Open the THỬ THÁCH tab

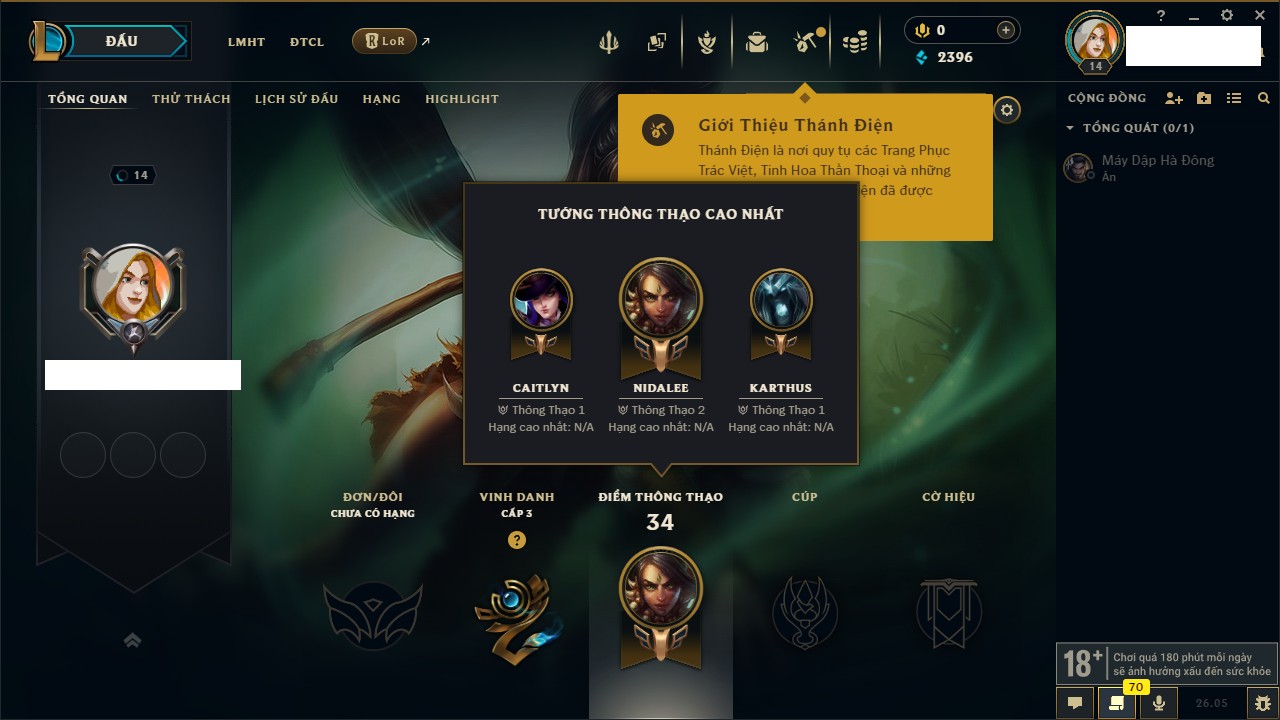point(191,99)
